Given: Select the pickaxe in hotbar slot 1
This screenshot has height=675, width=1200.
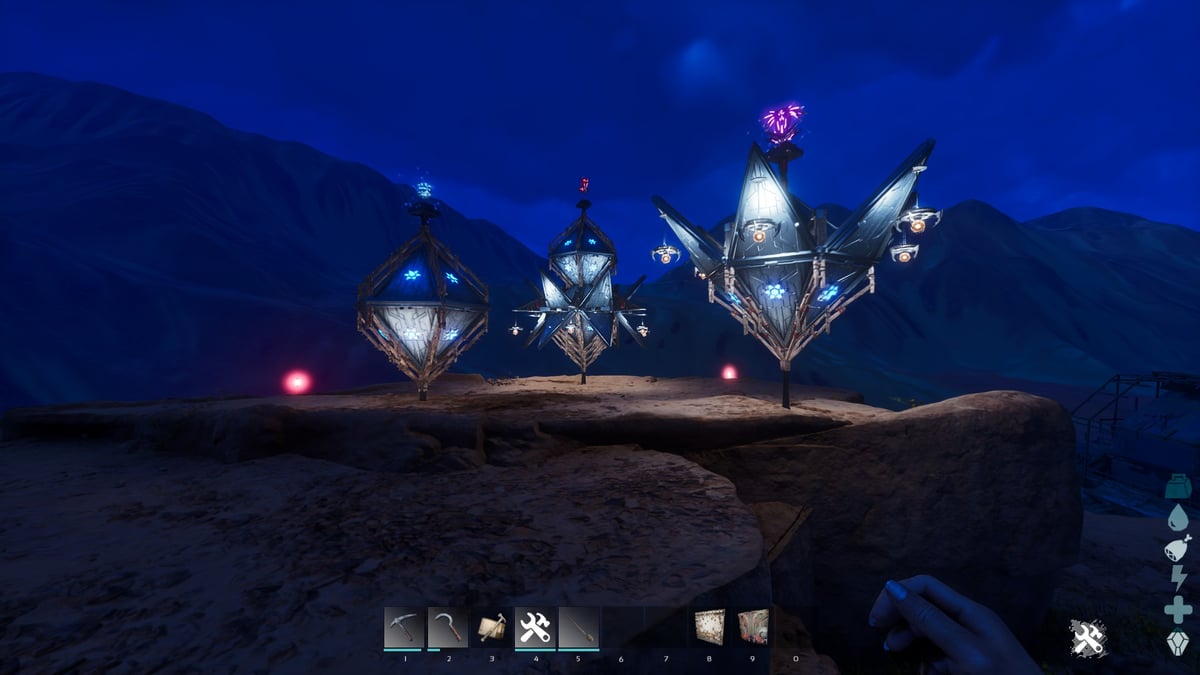Looking at the screenshot, I should click(403, 628).
